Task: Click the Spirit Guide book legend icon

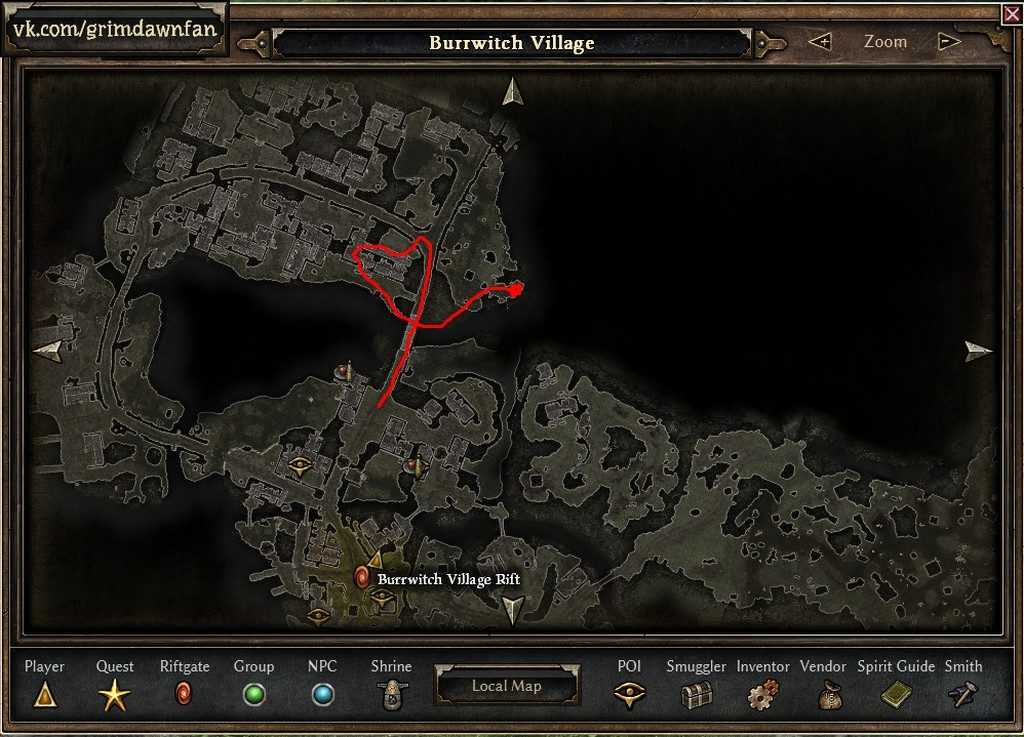Action: click(x=895, y=694)
